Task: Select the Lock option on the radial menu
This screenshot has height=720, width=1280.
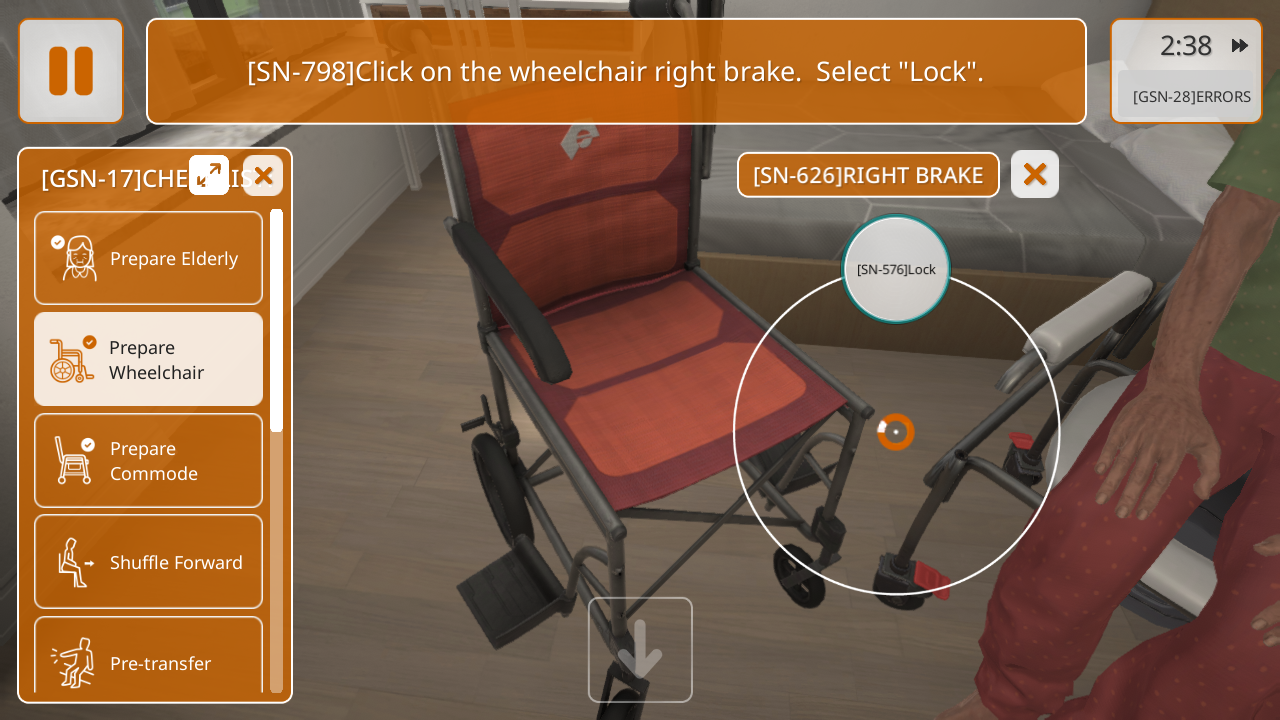Action: pyautogui.click(x=896, y=269)
